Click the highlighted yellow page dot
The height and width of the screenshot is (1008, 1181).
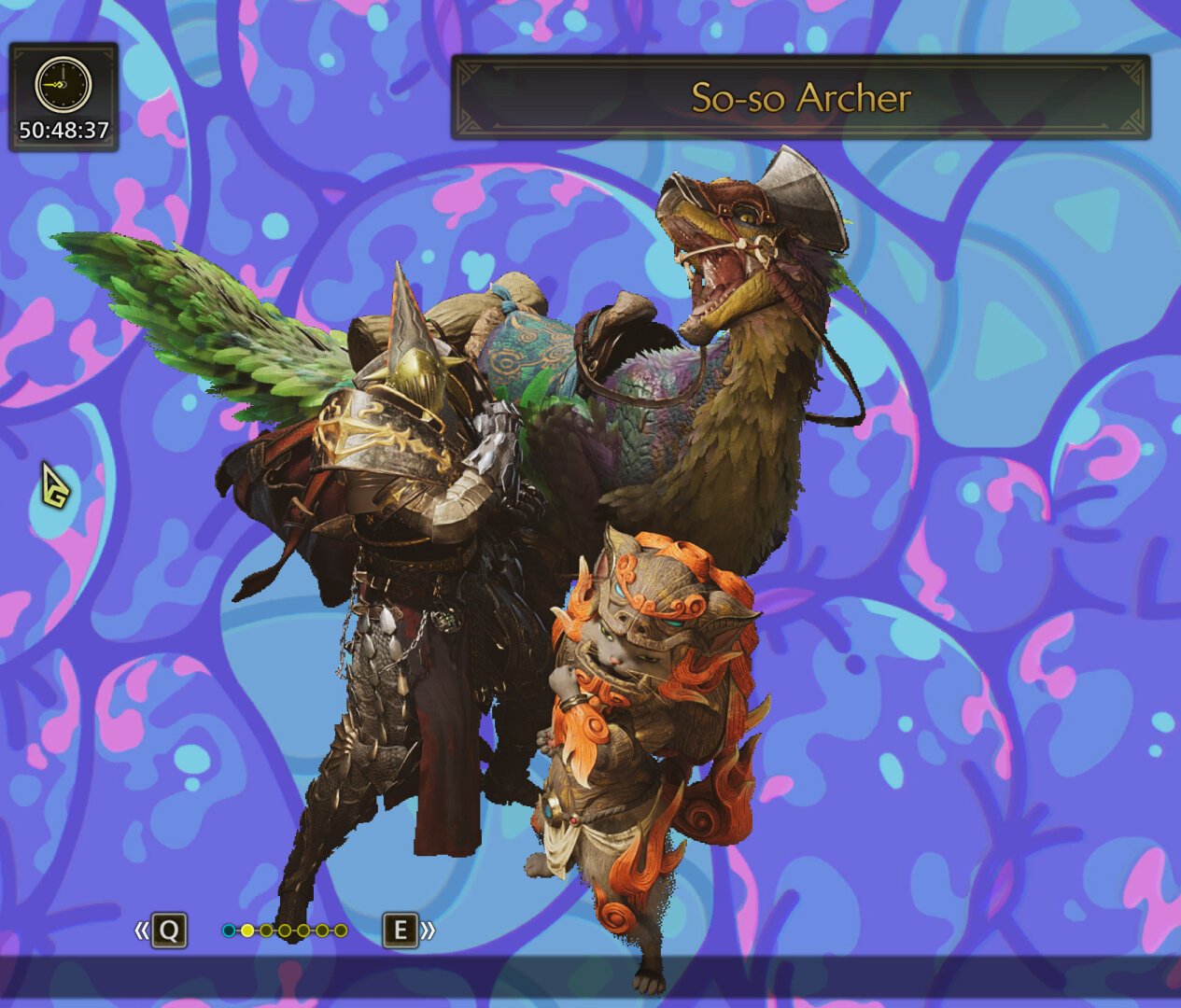tap(247, 931)
